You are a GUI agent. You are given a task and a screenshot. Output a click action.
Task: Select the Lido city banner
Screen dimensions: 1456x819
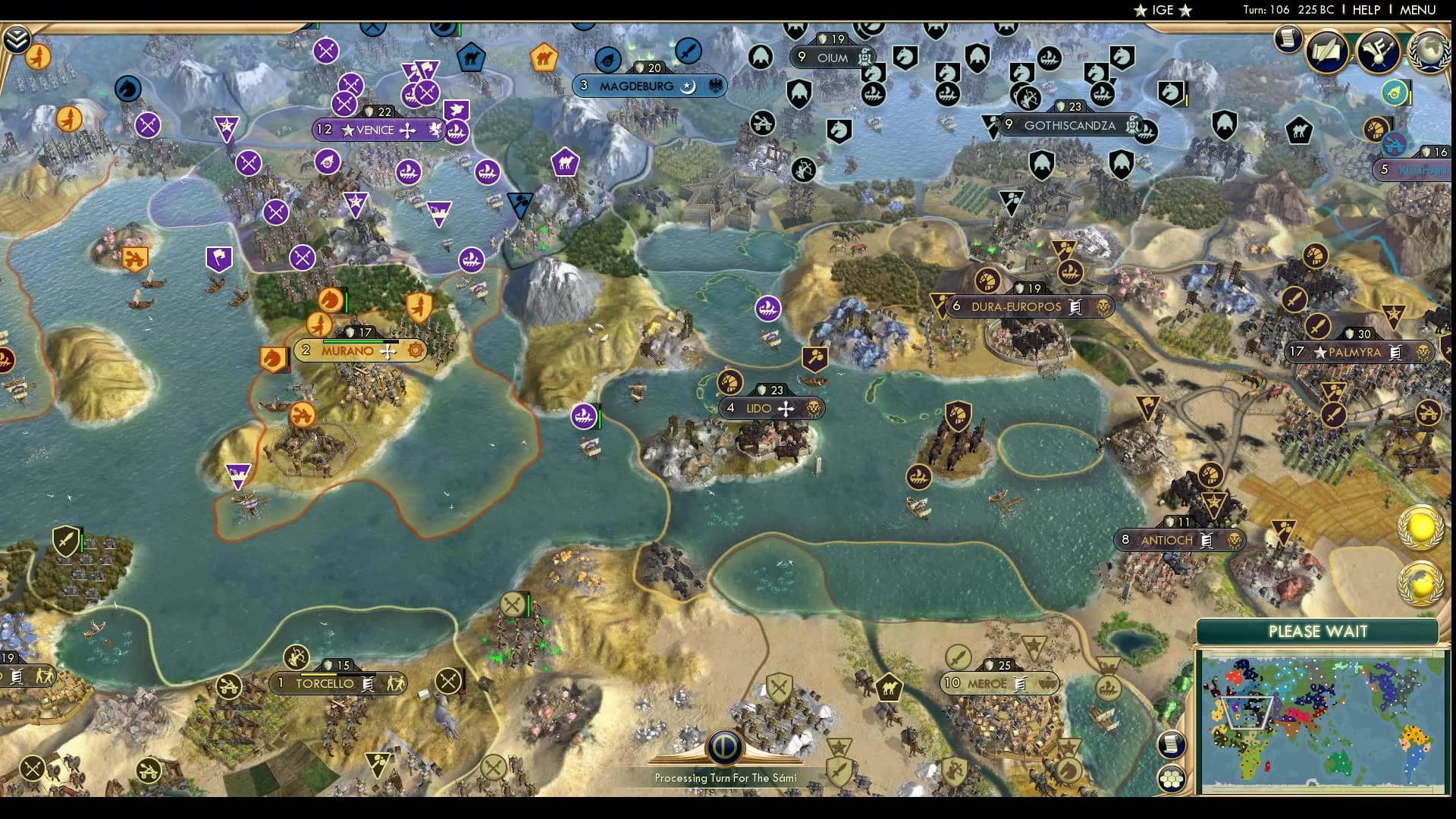(x=759, y=408)
